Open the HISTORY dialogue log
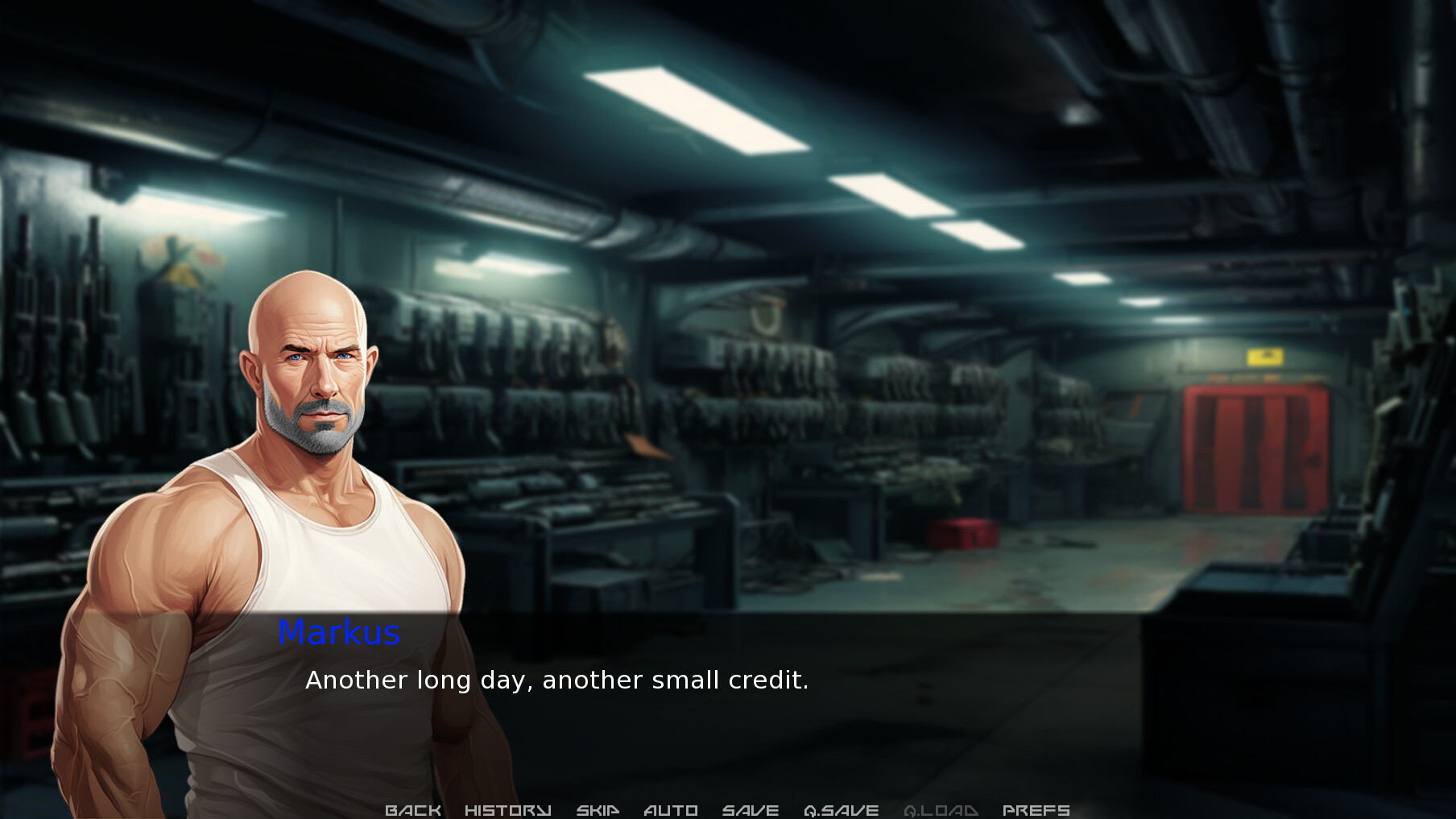The width and height of the screenshot is (1456, 819). click(507, 809)
